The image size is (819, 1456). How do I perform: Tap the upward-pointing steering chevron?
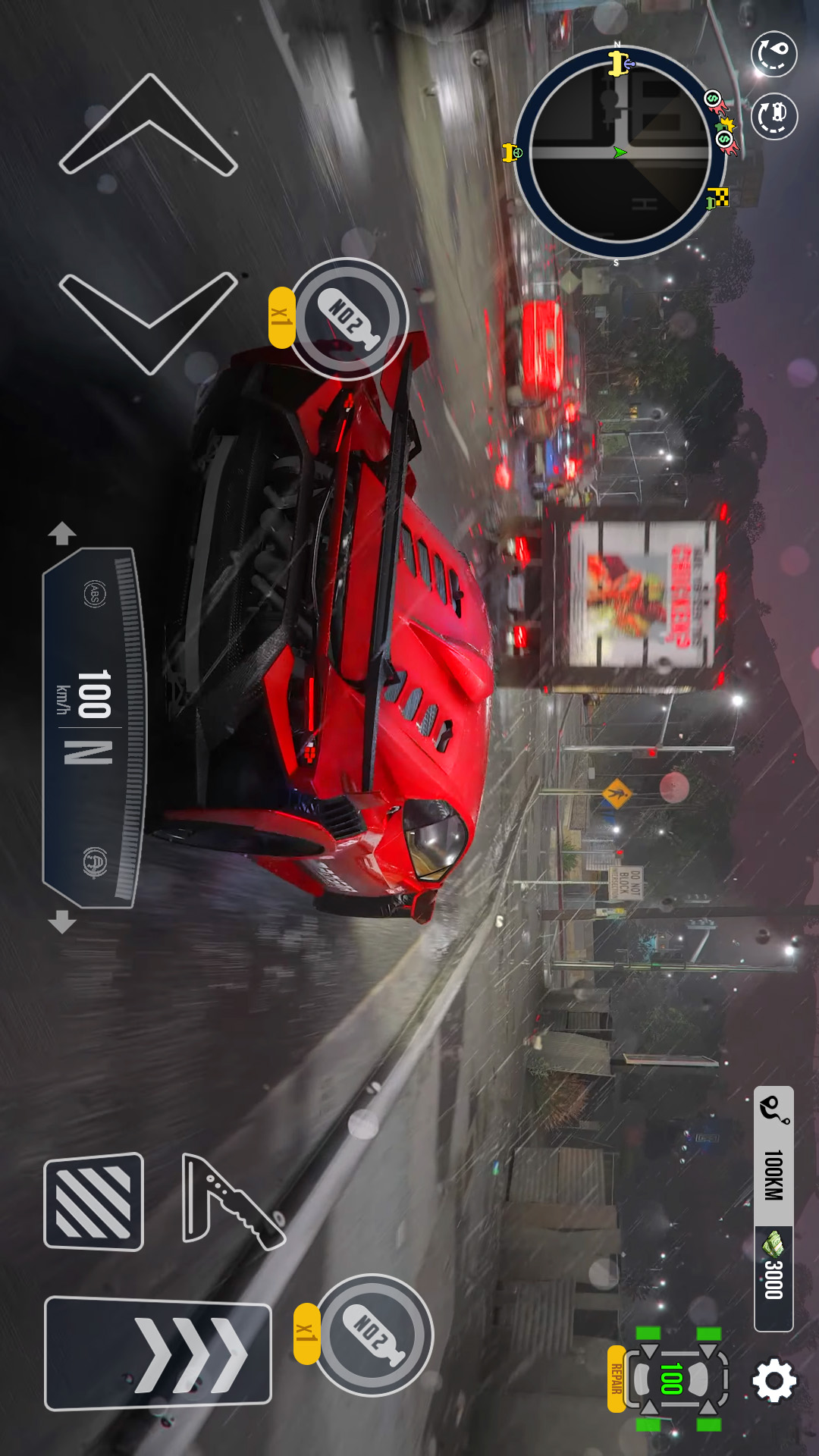pos(149,125)
